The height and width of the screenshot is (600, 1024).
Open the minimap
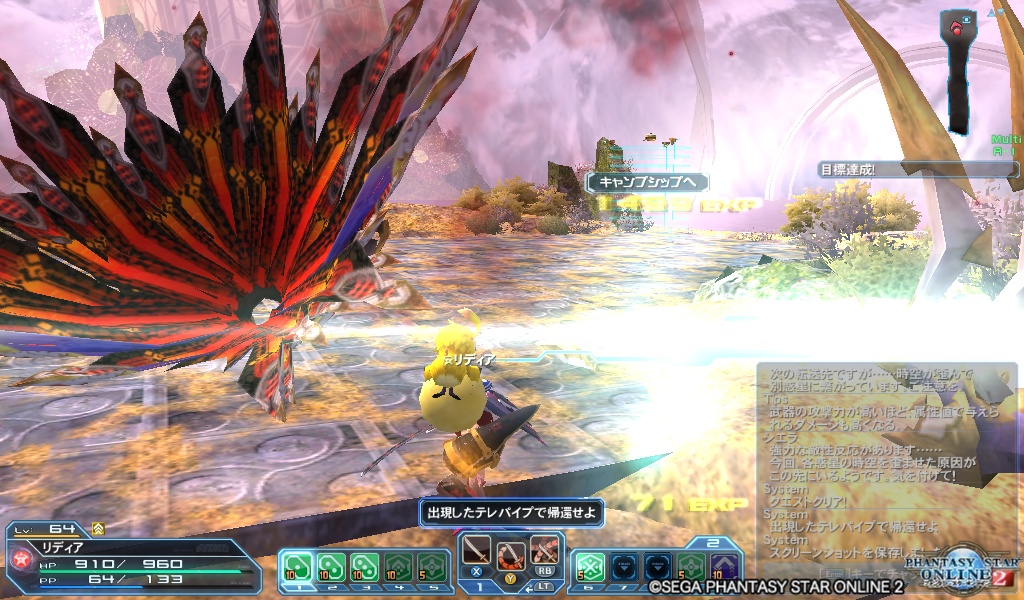point(960,70)
